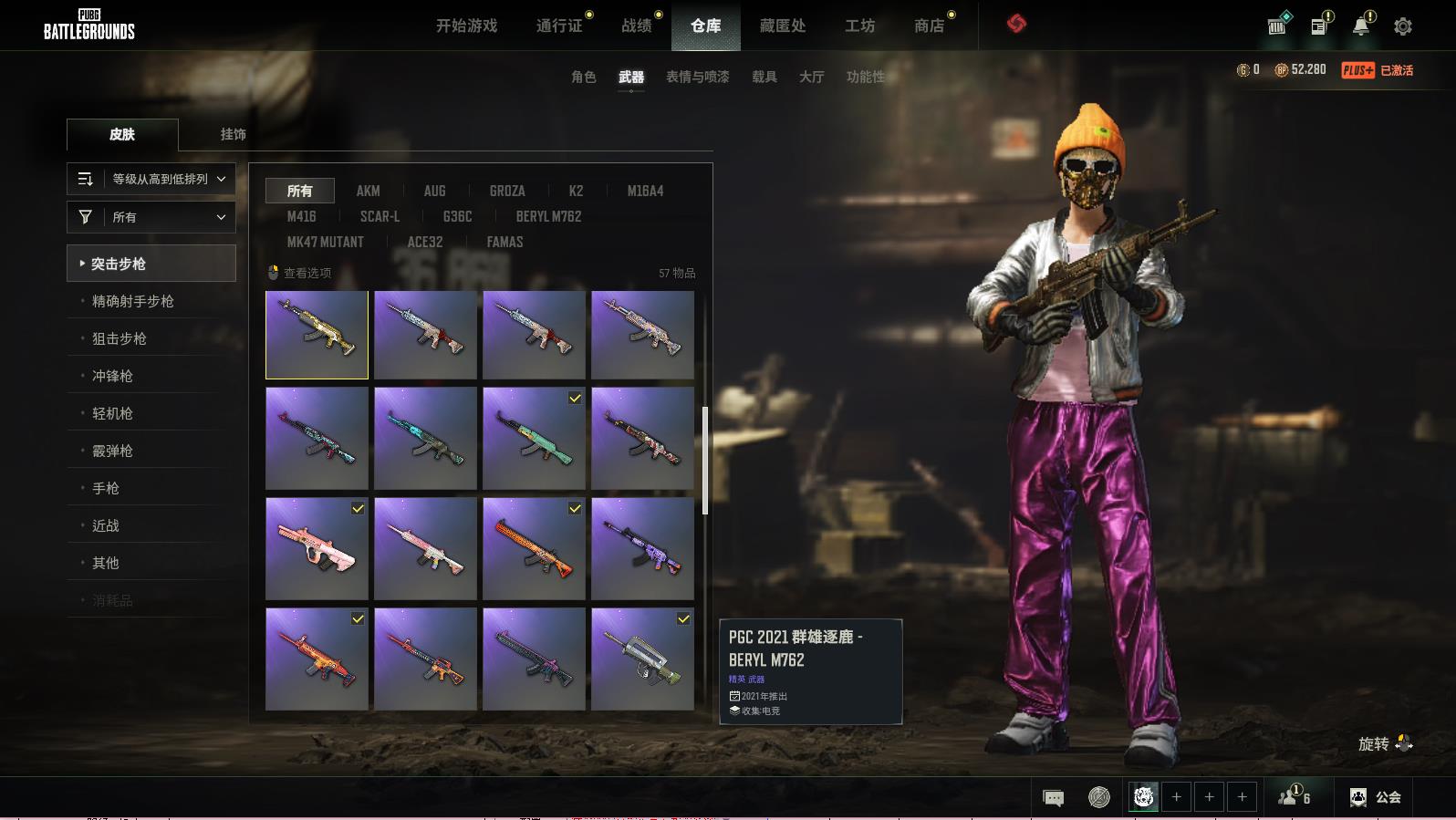Open the settings gear icon
Screen dimensions: 1456x820
tap(1403, 26)
